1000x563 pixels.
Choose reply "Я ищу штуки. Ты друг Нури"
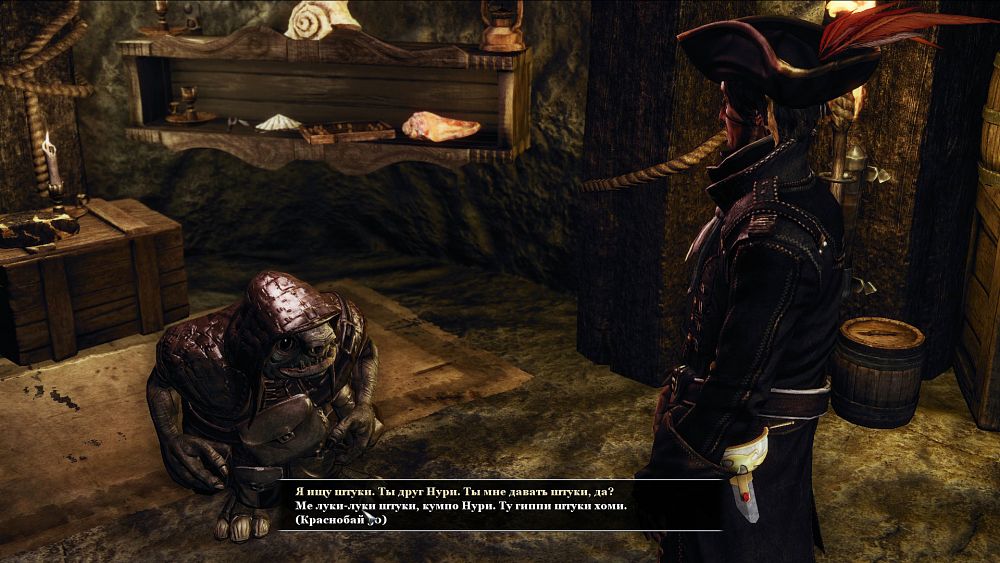pyautogui.click(x=455, y=492)
